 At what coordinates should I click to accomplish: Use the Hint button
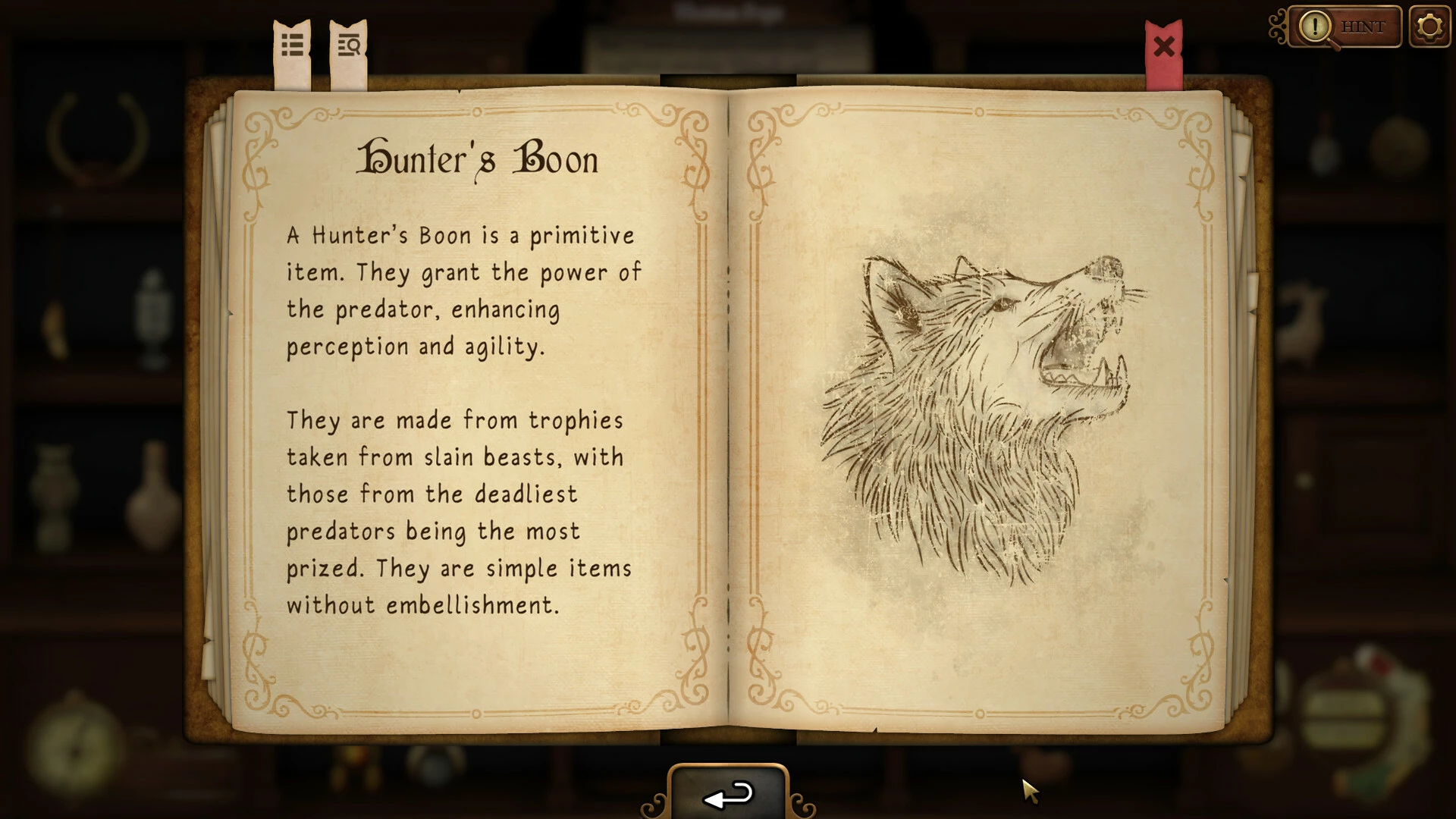(x=1345, y=27)
